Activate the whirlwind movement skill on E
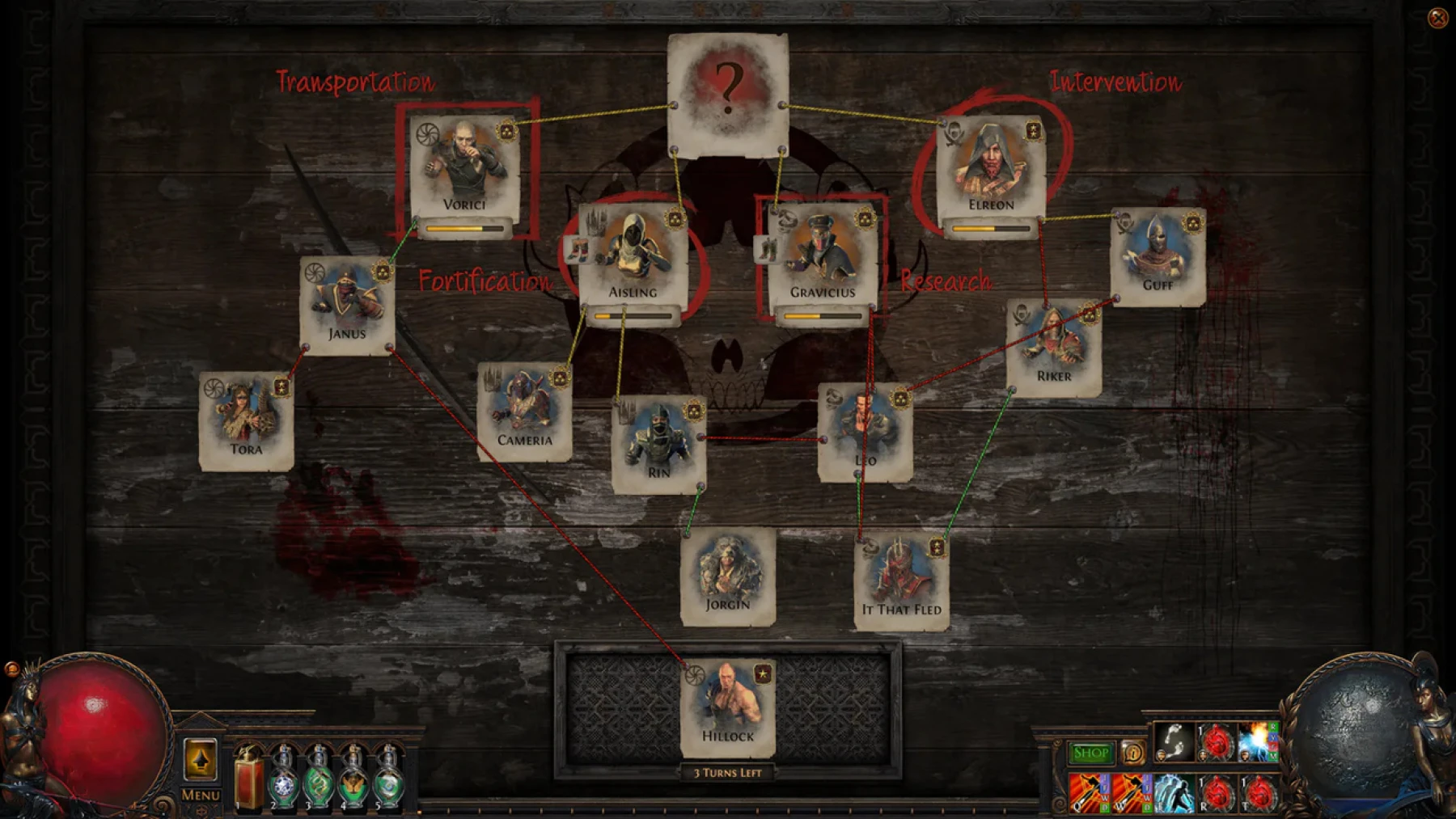Screen dimensions: 1456x819 (1175, 795)
